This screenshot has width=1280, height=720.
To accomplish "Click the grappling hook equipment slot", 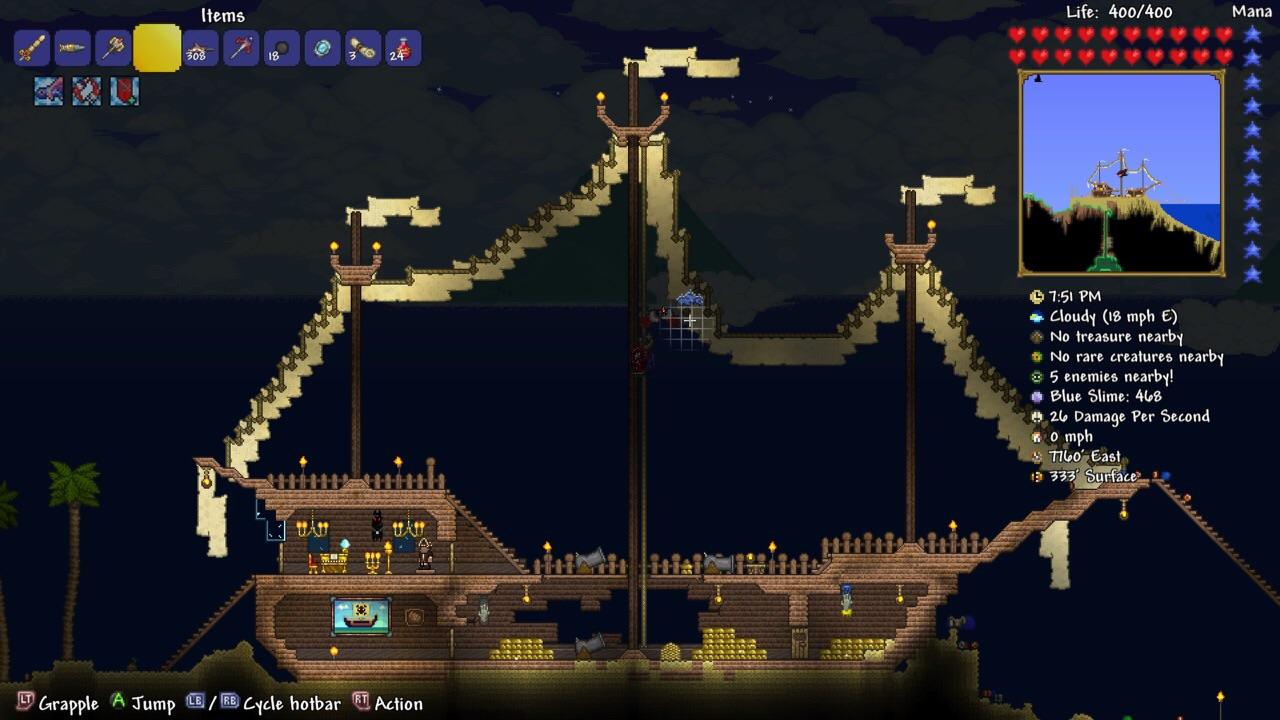I will [x=48, y=91].
